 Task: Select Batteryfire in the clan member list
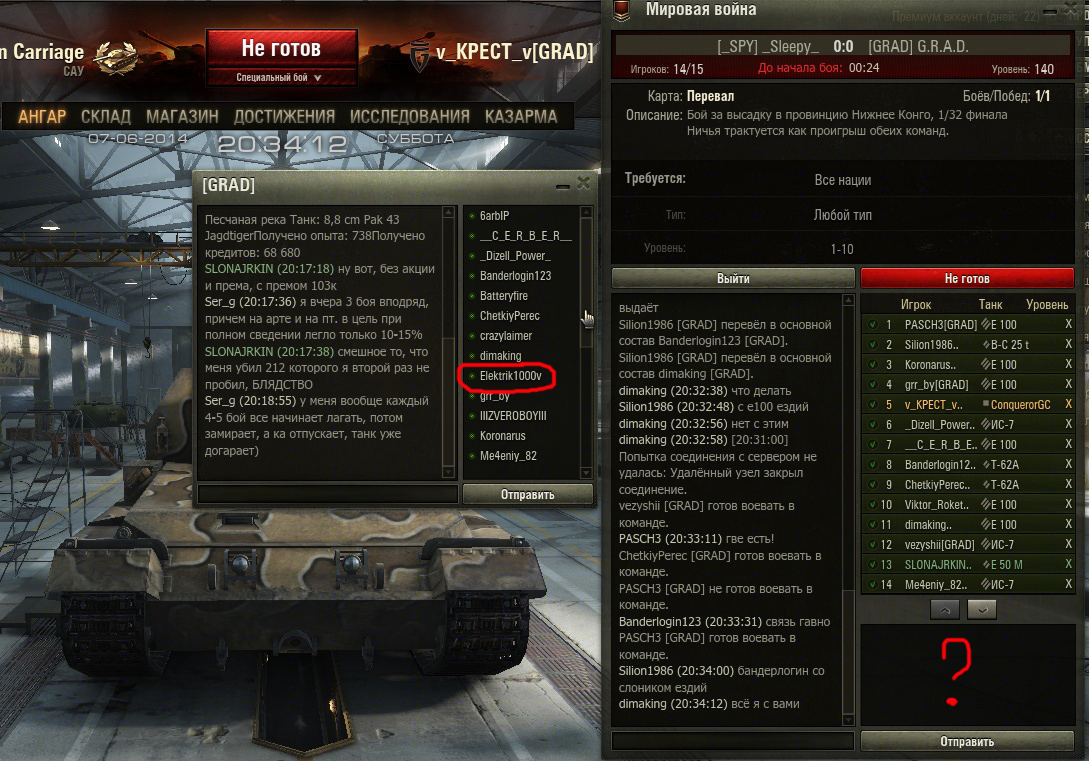(x=504, y=296)
